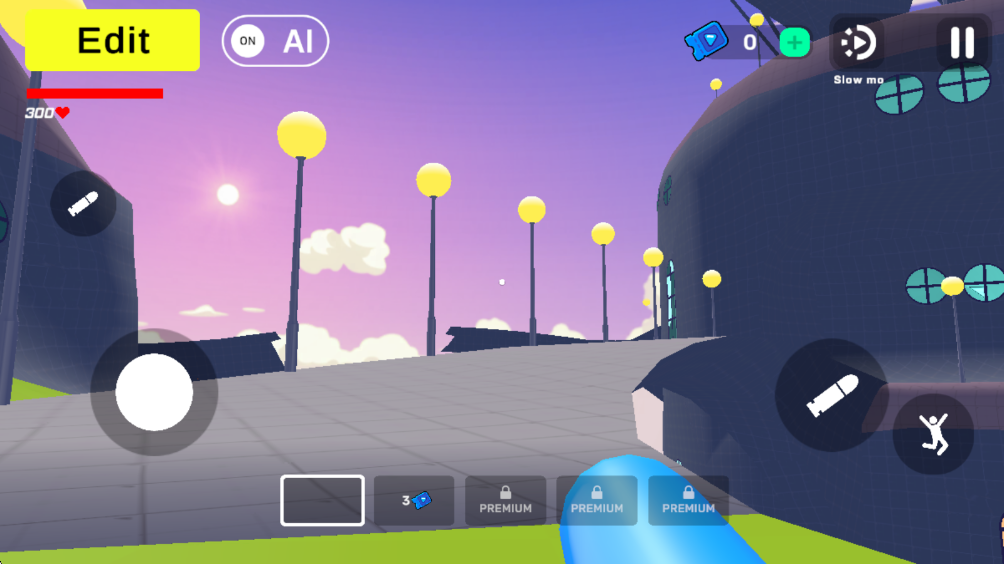
Task: Tap the jump figure button
Action: click(933, 434)
